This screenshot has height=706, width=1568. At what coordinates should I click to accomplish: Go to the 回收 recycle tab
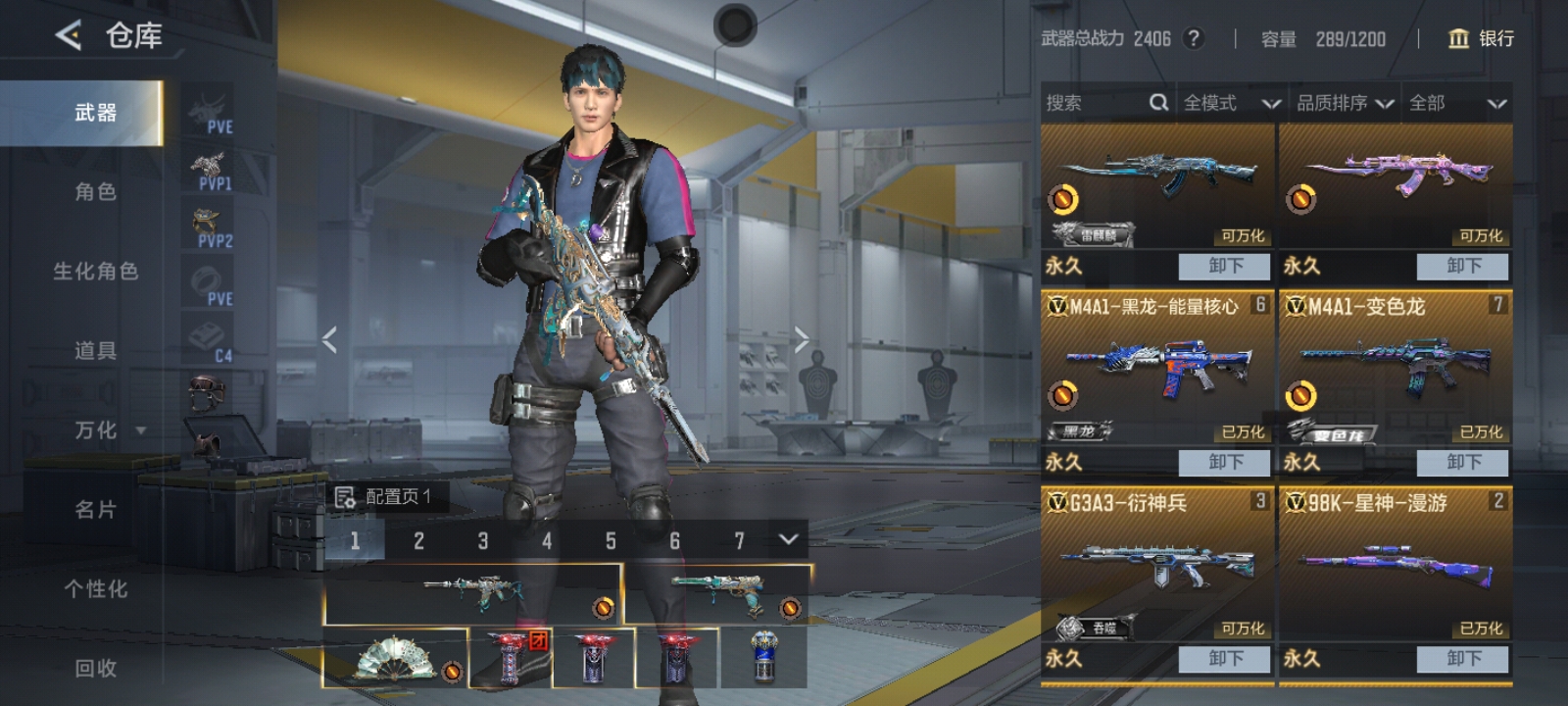(95, 669)
